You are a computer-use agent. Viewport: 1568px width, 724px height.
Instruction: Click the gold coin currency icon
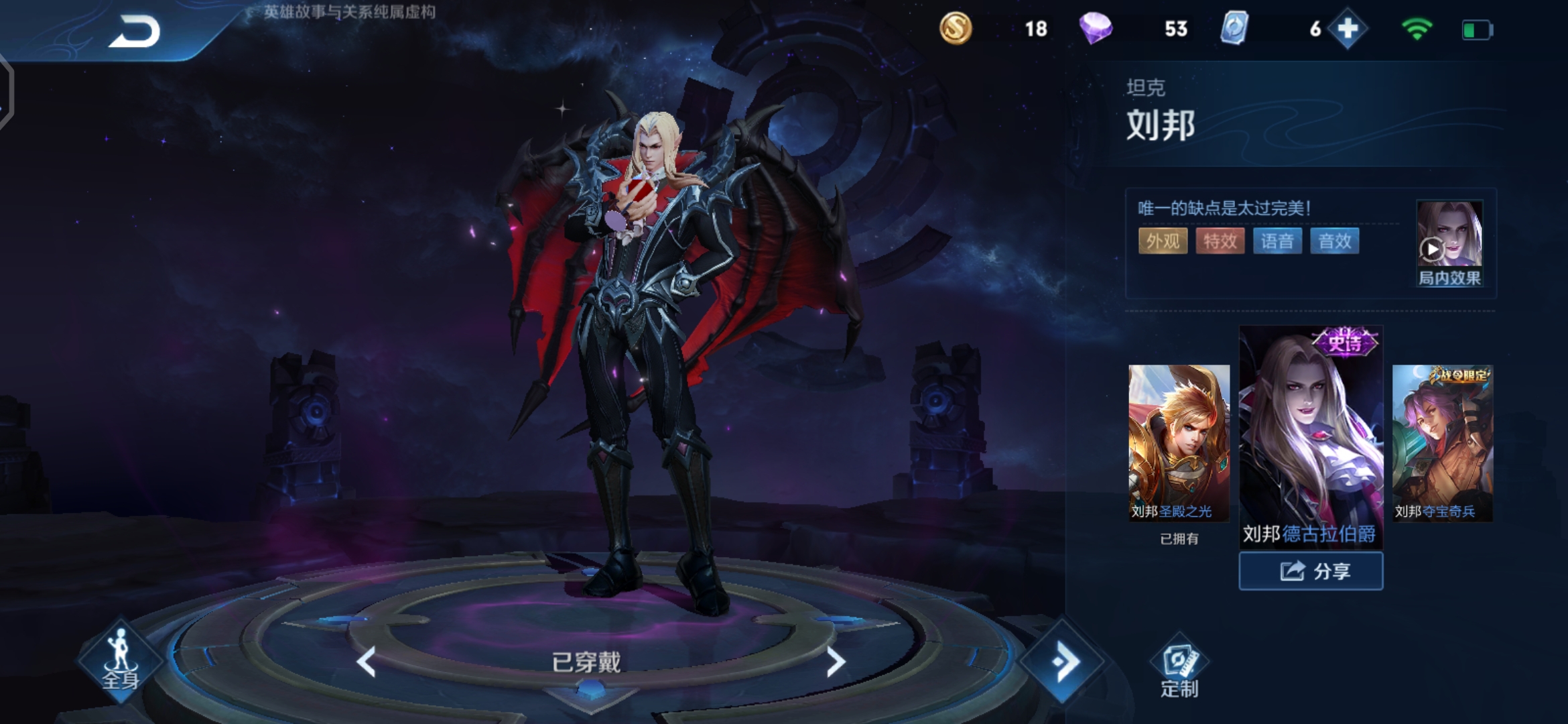click(955, 29)
